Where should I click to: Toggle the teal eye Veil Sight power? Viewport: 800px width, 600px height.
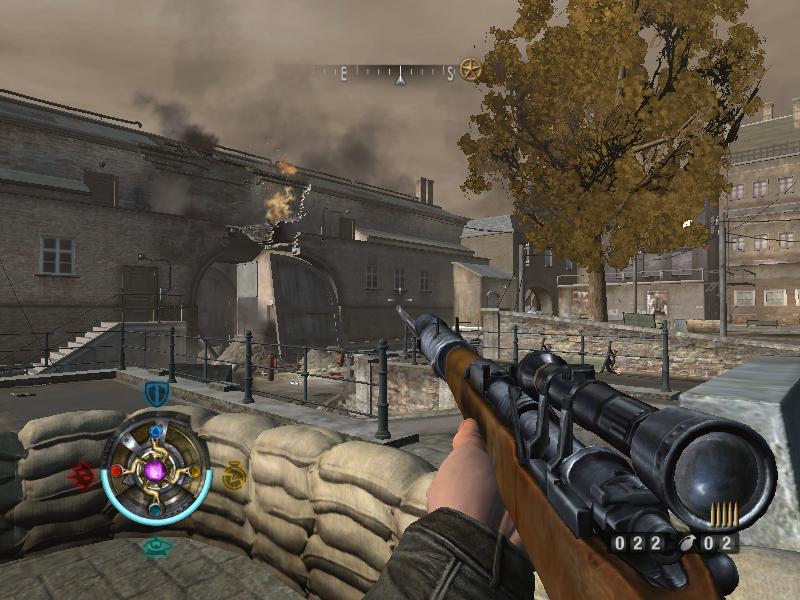coord(155,546)
